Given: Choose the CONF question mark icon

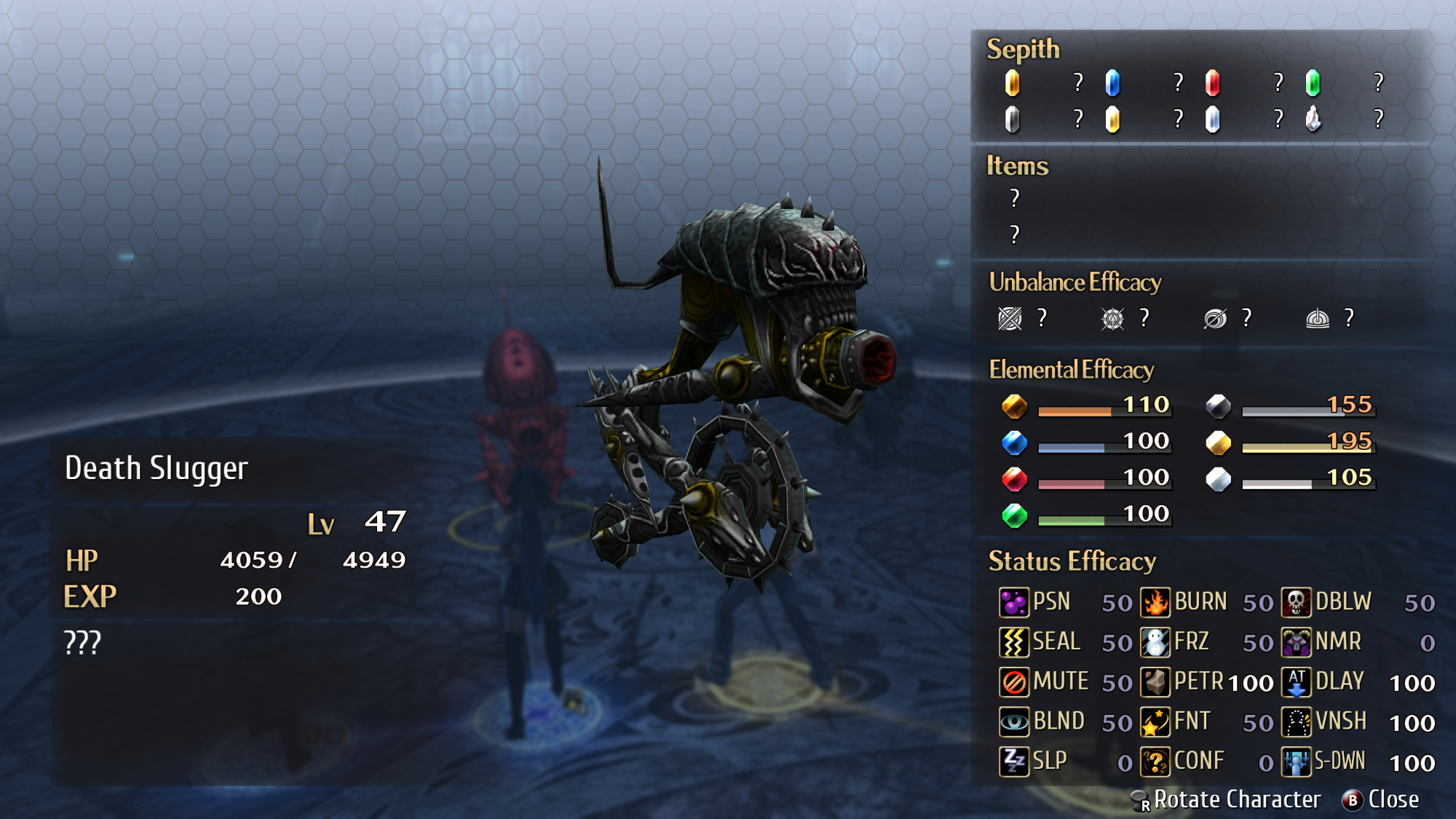Looking at the screenshot, I should click(1155, 761).
